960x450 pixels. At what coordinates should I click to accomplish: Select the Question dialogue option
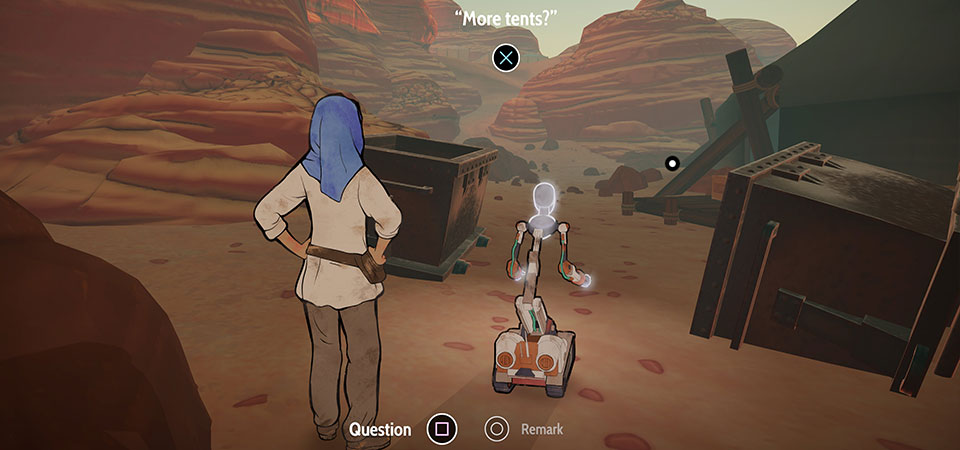tap(441, 430)
